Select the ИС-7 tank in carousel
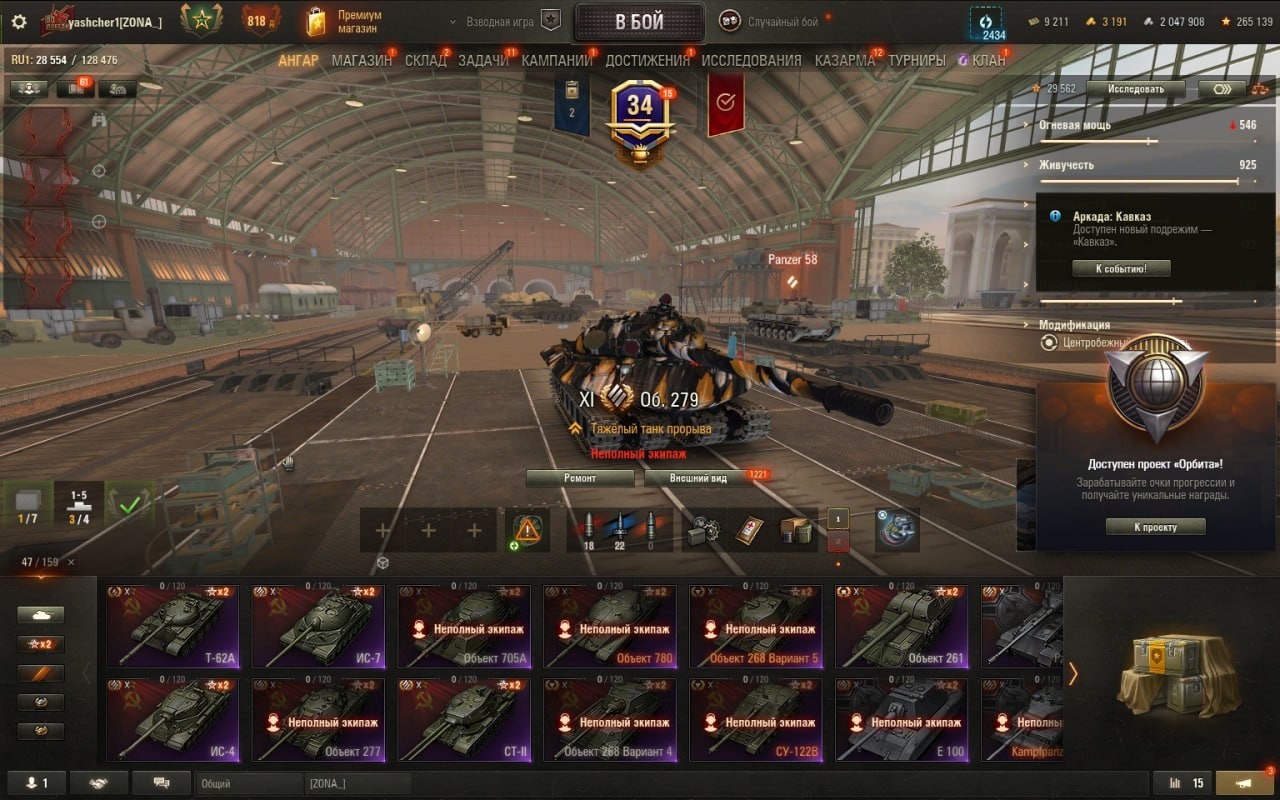The image size is (1280, 800). (318, 625)
